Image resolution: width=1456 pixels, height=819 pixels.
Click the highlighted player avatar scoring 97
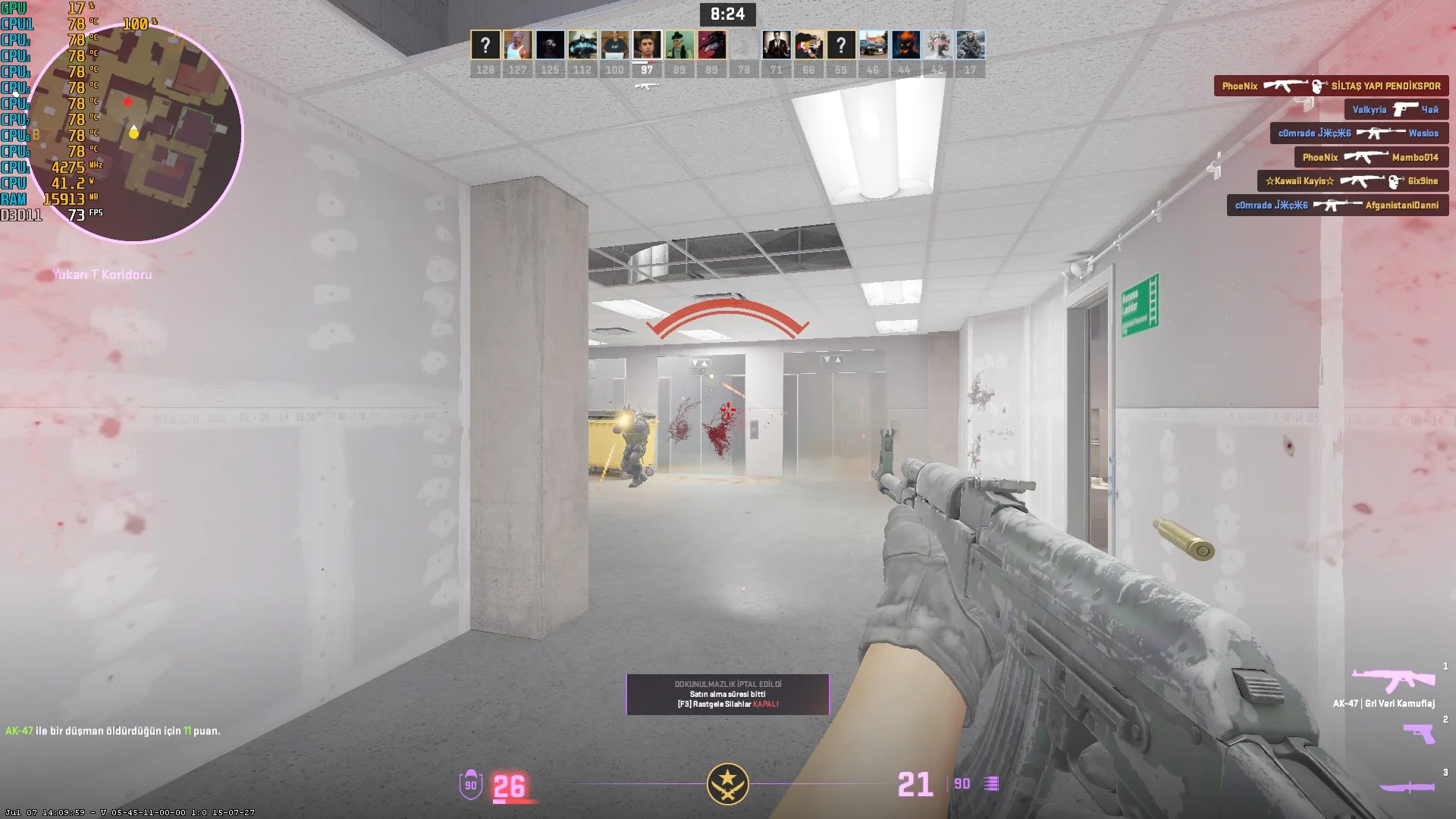click(x=647, y=45)
